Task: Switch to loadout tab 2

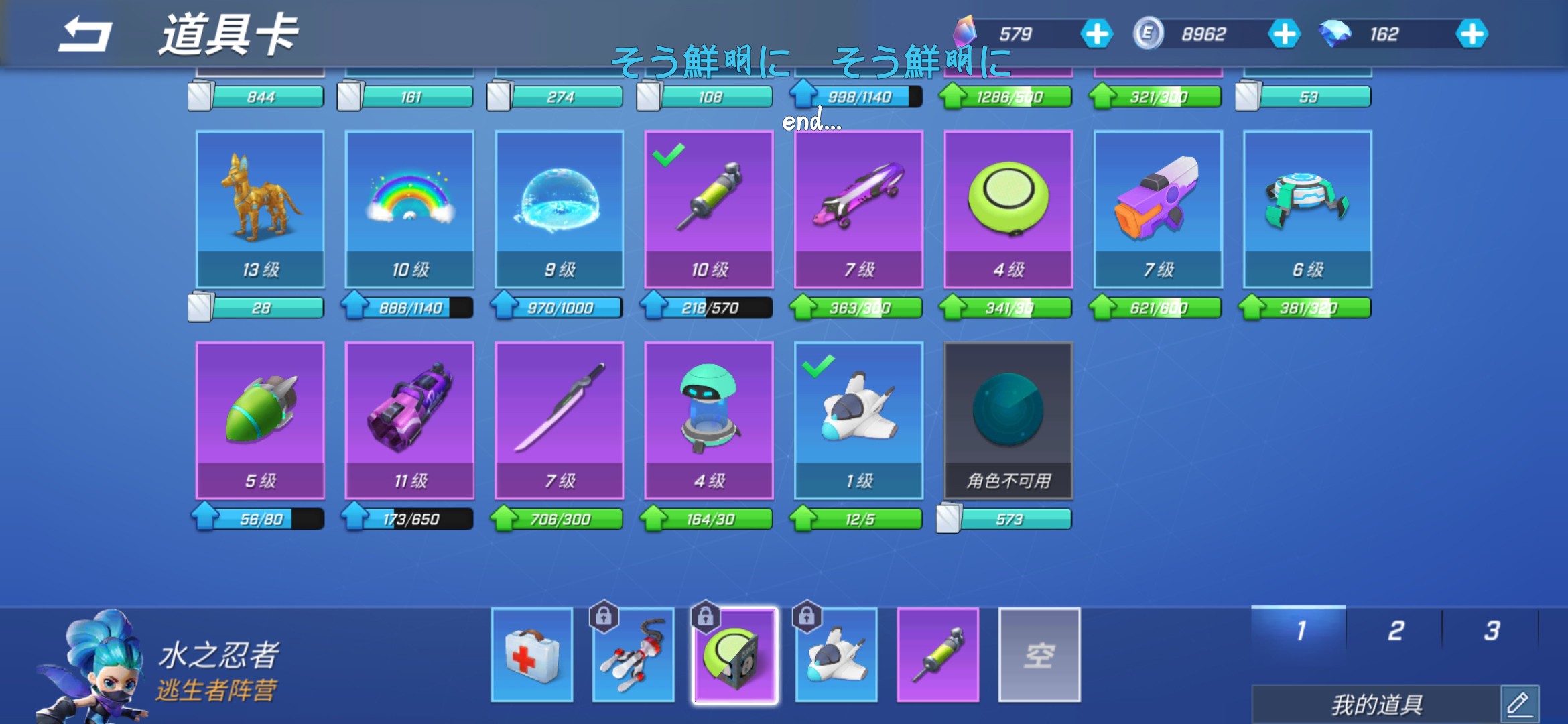Action: [1395, 631]
